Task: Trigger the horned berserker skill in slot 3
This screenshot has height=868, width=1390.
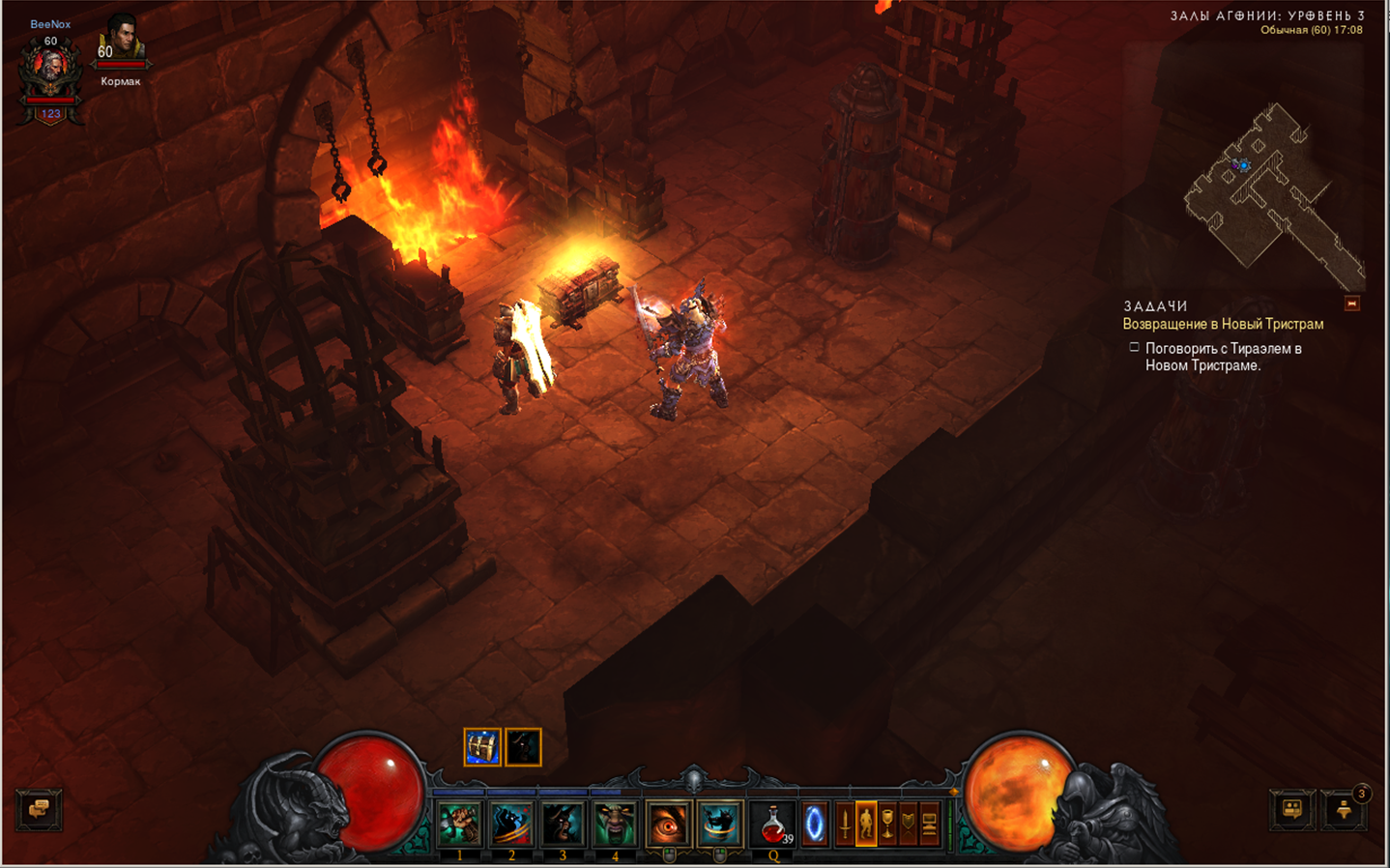Action: 563,825
